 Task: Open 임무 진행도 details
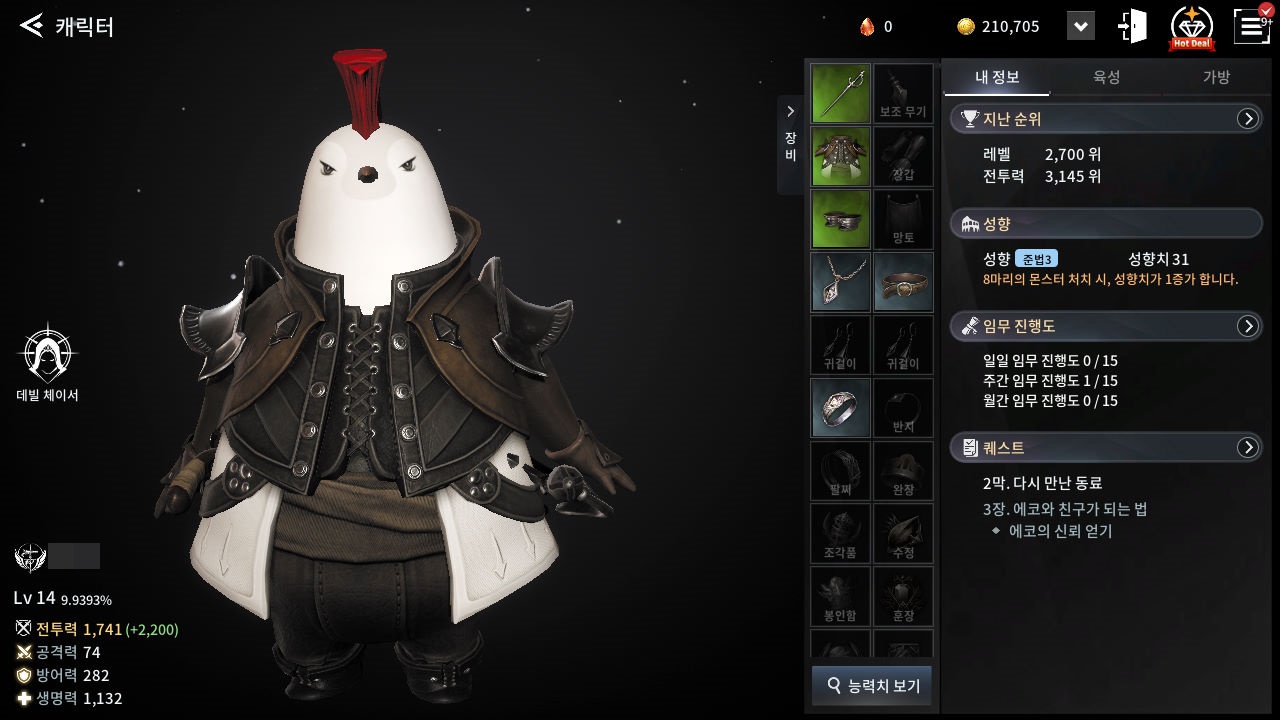click(x=1247, y=326)
